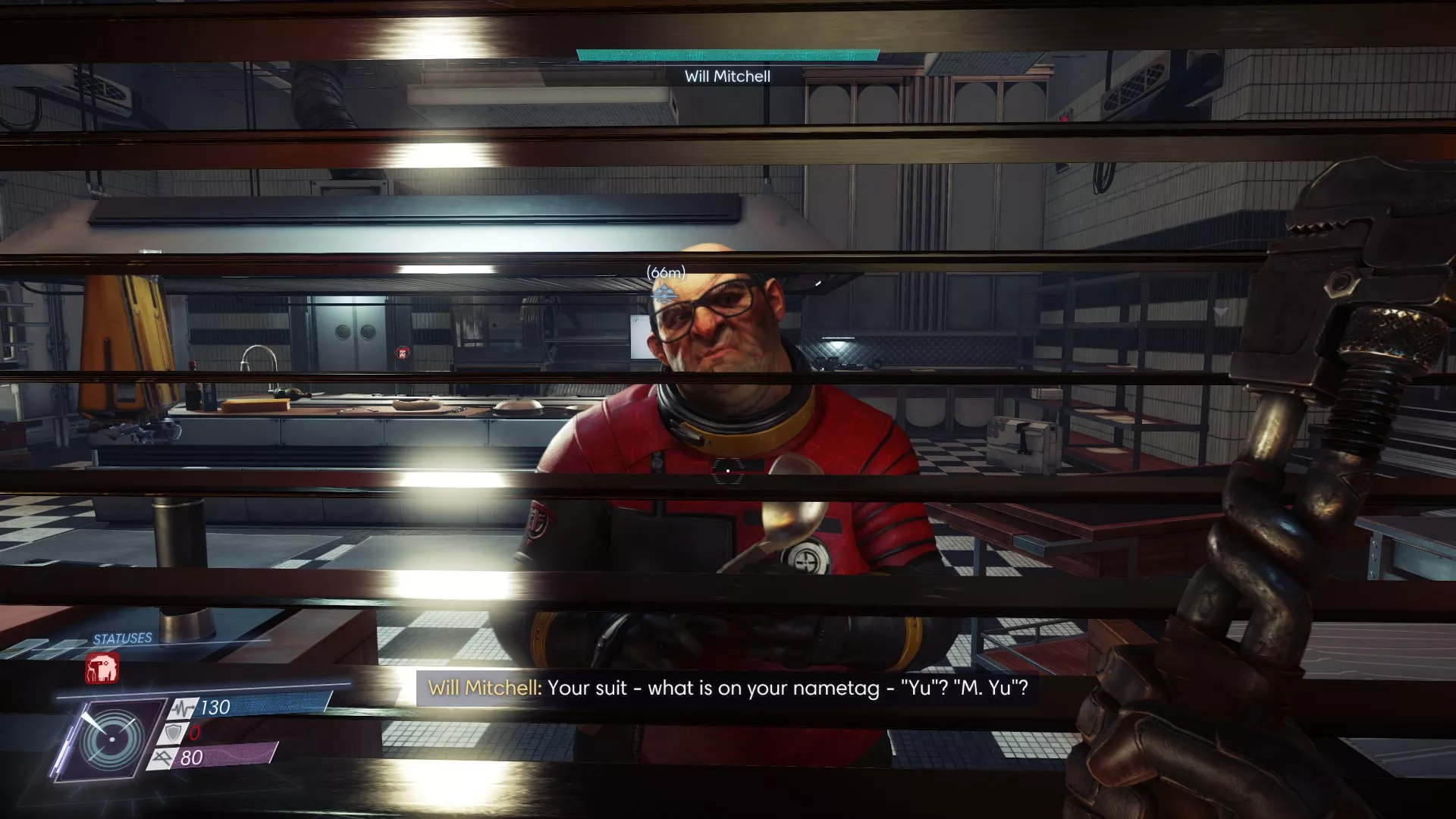Click the crosshair reticle on Will Mitchell
1456x819 pixels.
[728, 472]
